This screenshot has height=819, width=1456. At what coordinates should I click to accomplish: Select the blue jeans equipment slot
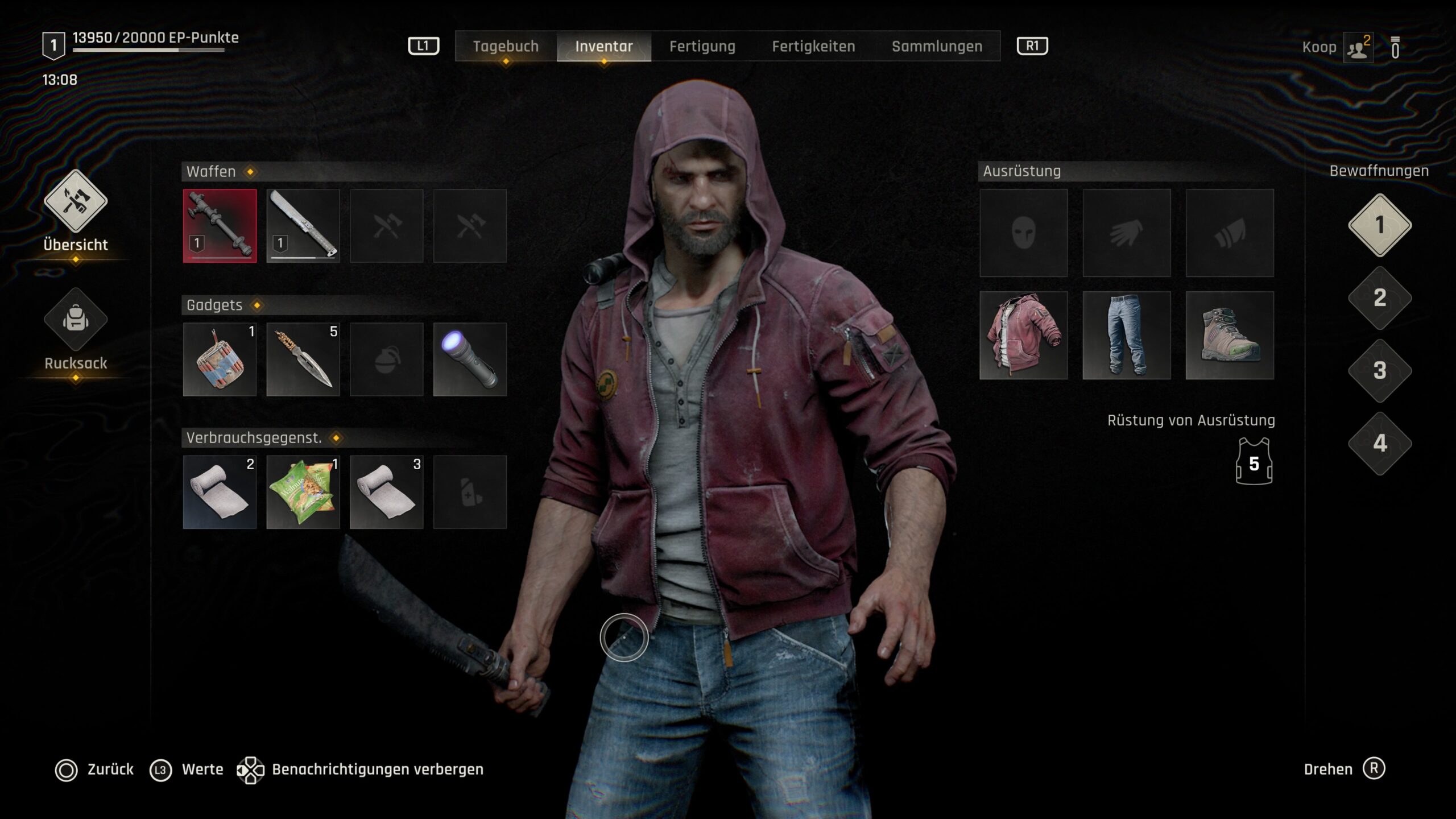click(1126, 336)
